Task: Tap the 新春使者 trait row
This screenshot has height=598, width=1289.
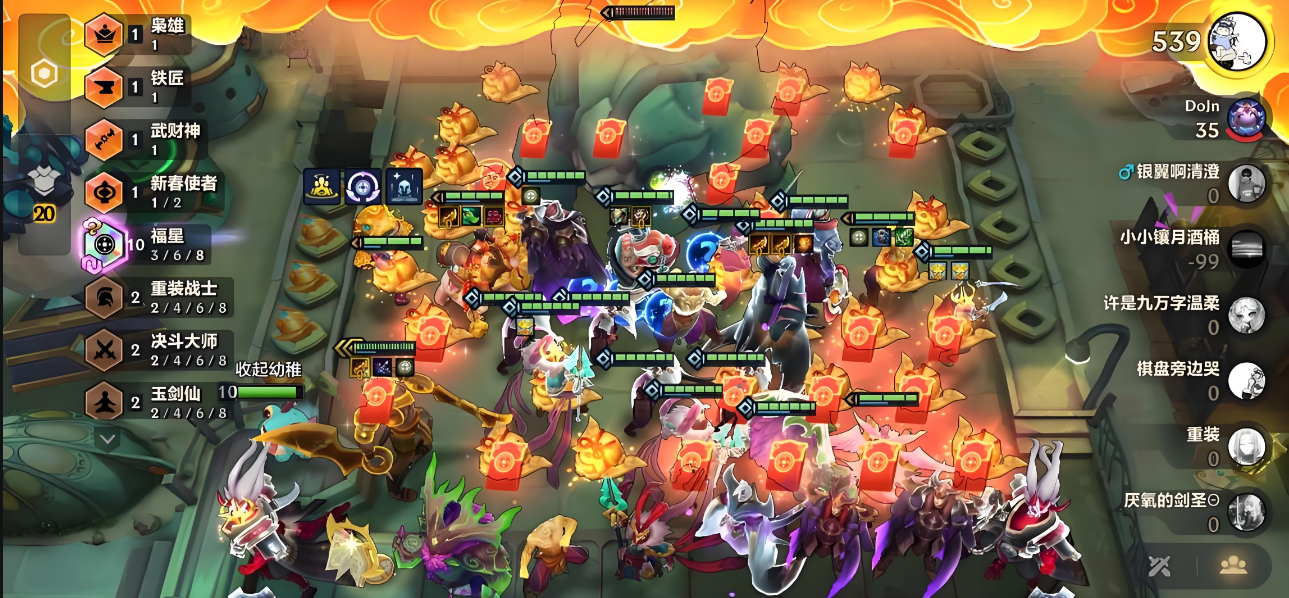Action: pyautogui.click(x=150, y=192)
